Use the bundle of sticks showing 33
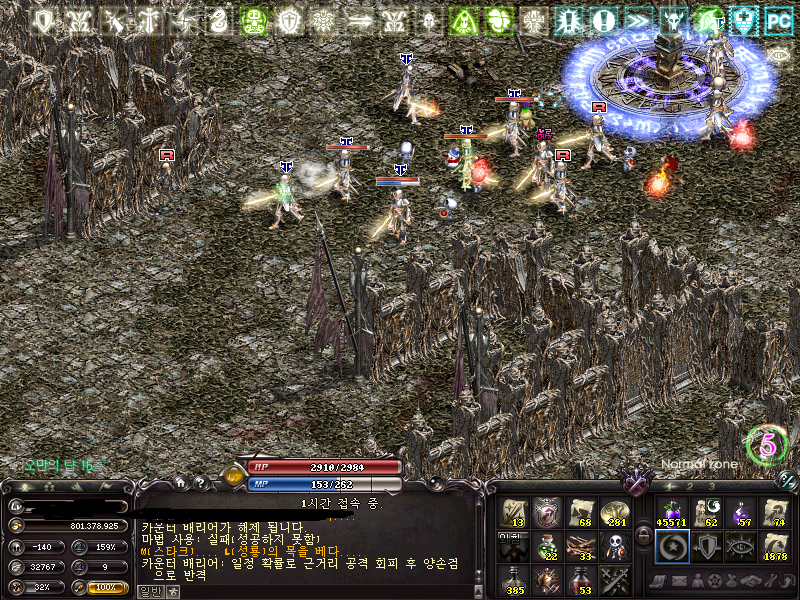The width and height of the screenshot is (800, 600). click(581, 546)
